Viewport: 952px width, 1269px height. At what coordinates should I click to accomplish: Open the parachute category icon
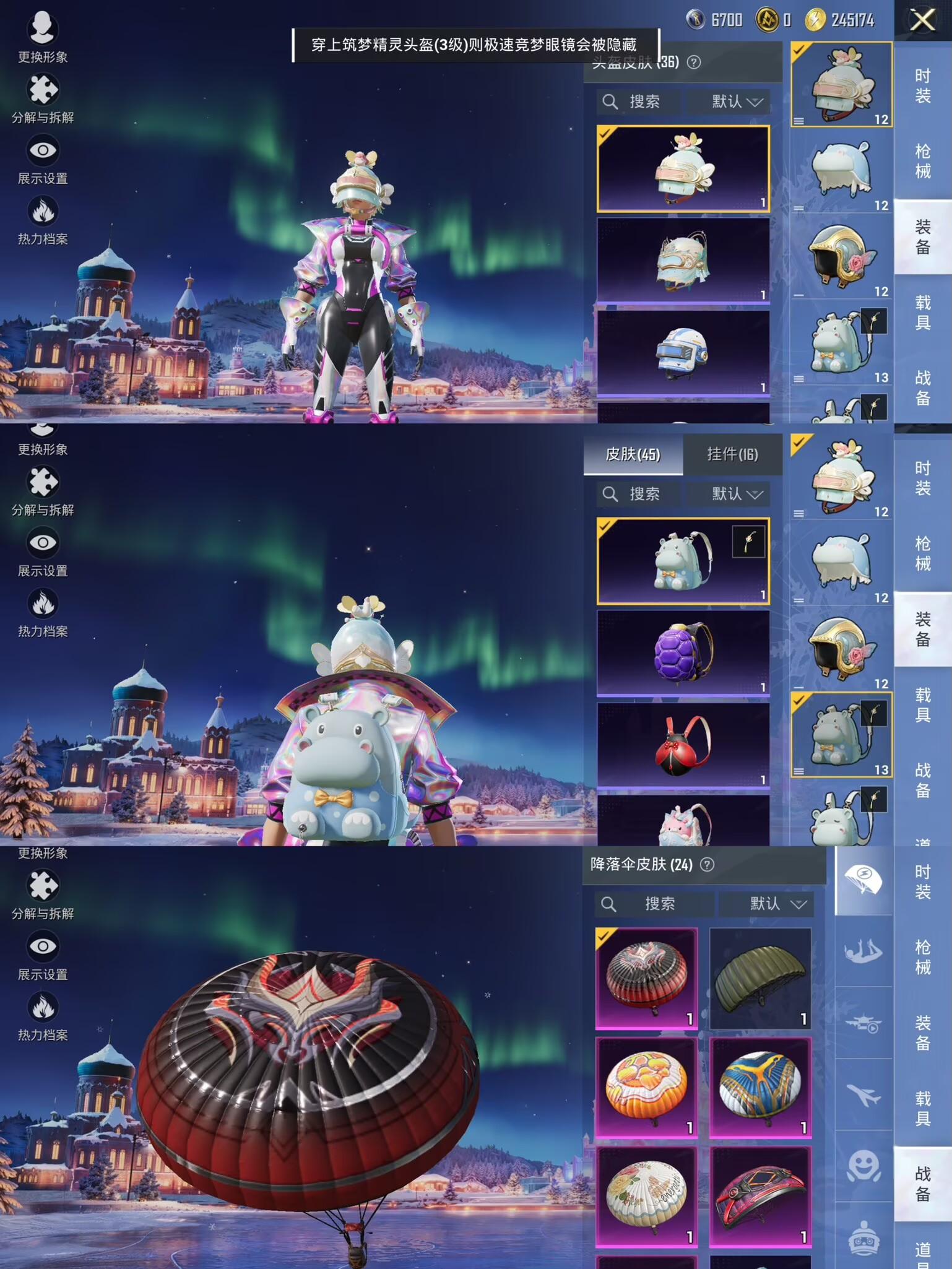[x=863, y=880]
